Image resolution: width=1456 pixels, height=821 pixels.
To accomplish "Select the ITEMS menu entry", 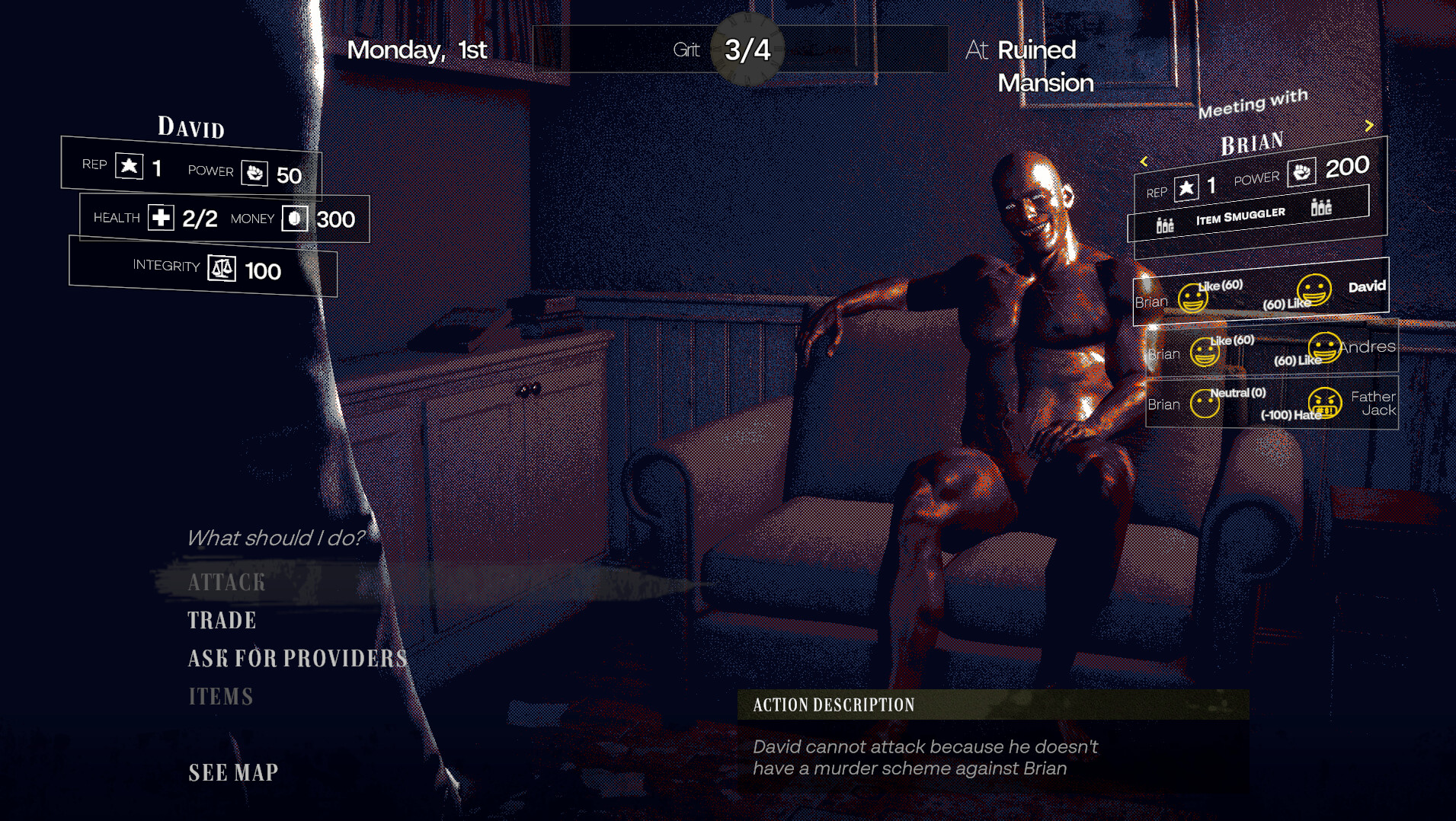I will 220,695.
